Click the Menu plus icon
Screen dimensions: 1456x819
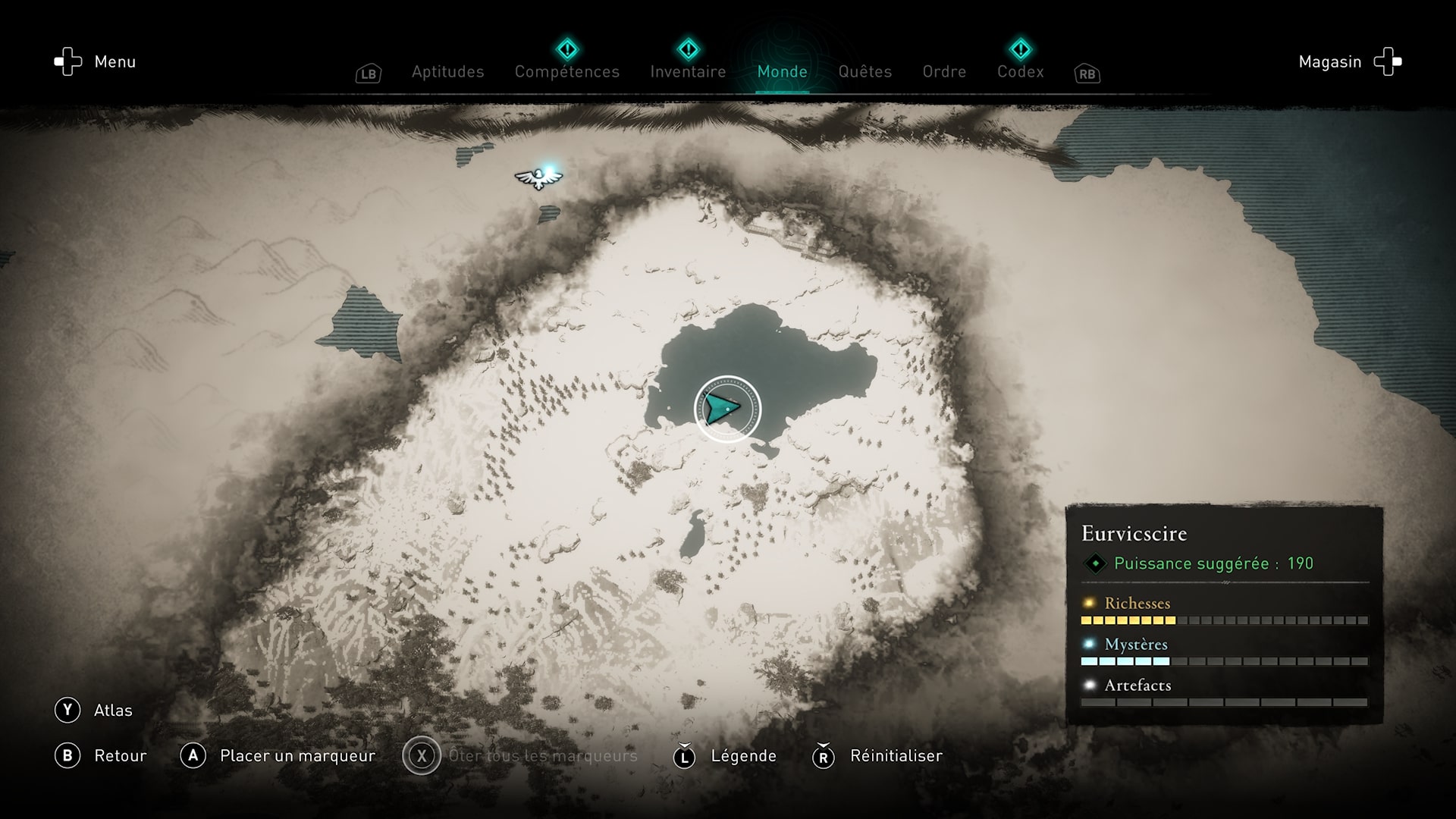(67, 61)
